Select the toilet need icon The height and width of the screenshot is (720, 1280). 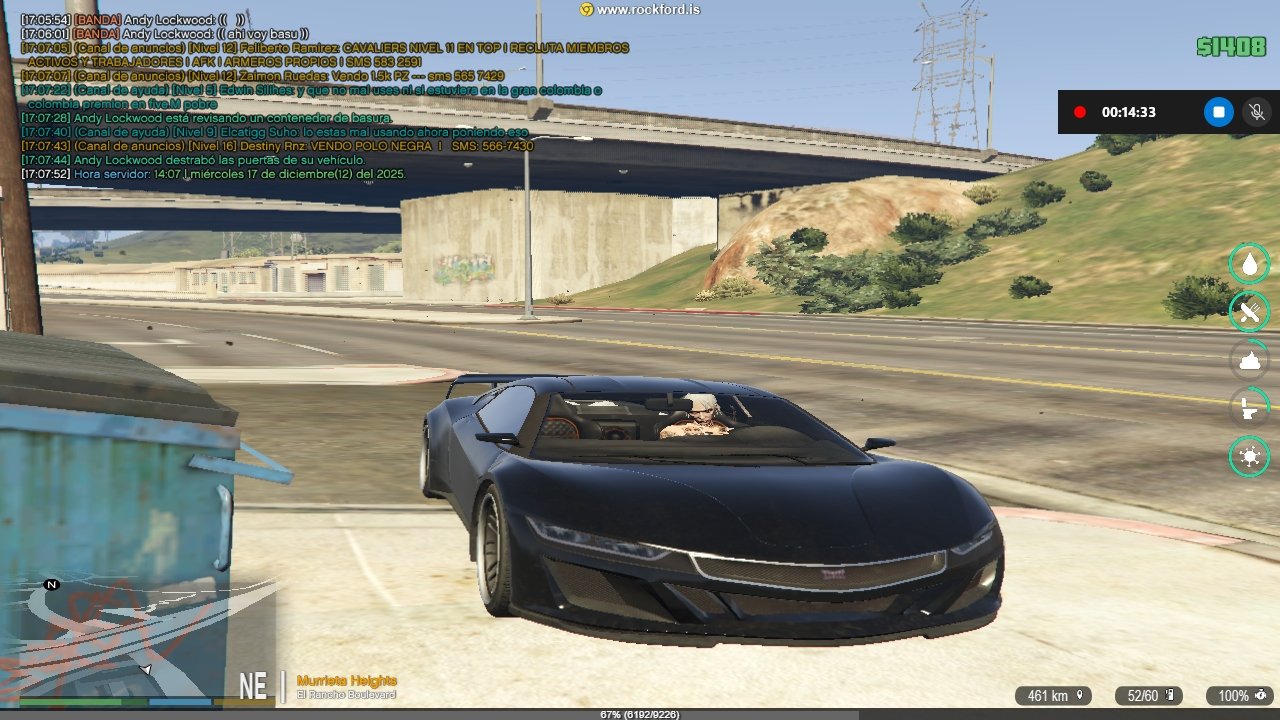click(1249, 408)
